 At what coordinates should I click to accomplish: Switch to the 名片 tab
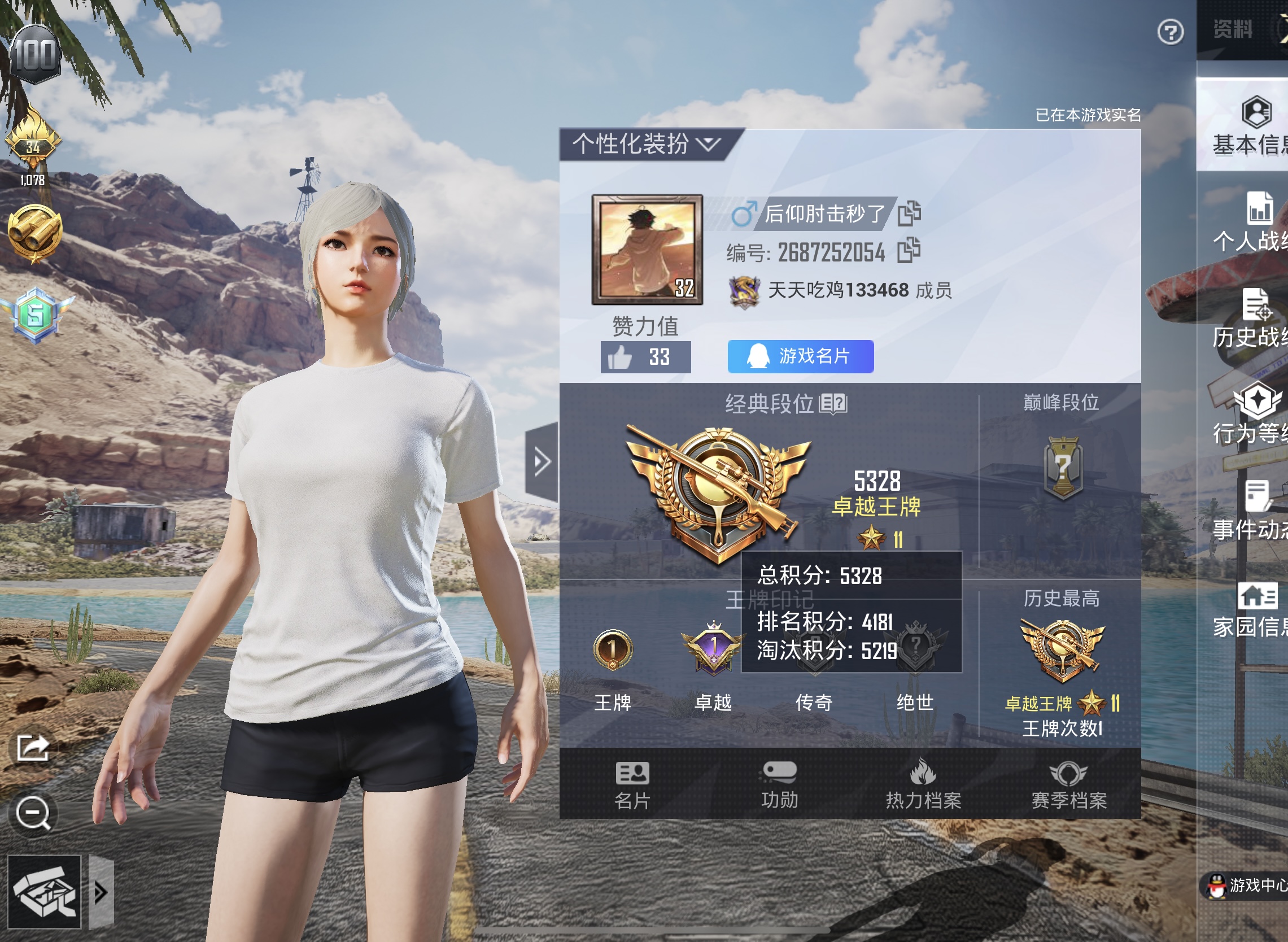point(632,785)
